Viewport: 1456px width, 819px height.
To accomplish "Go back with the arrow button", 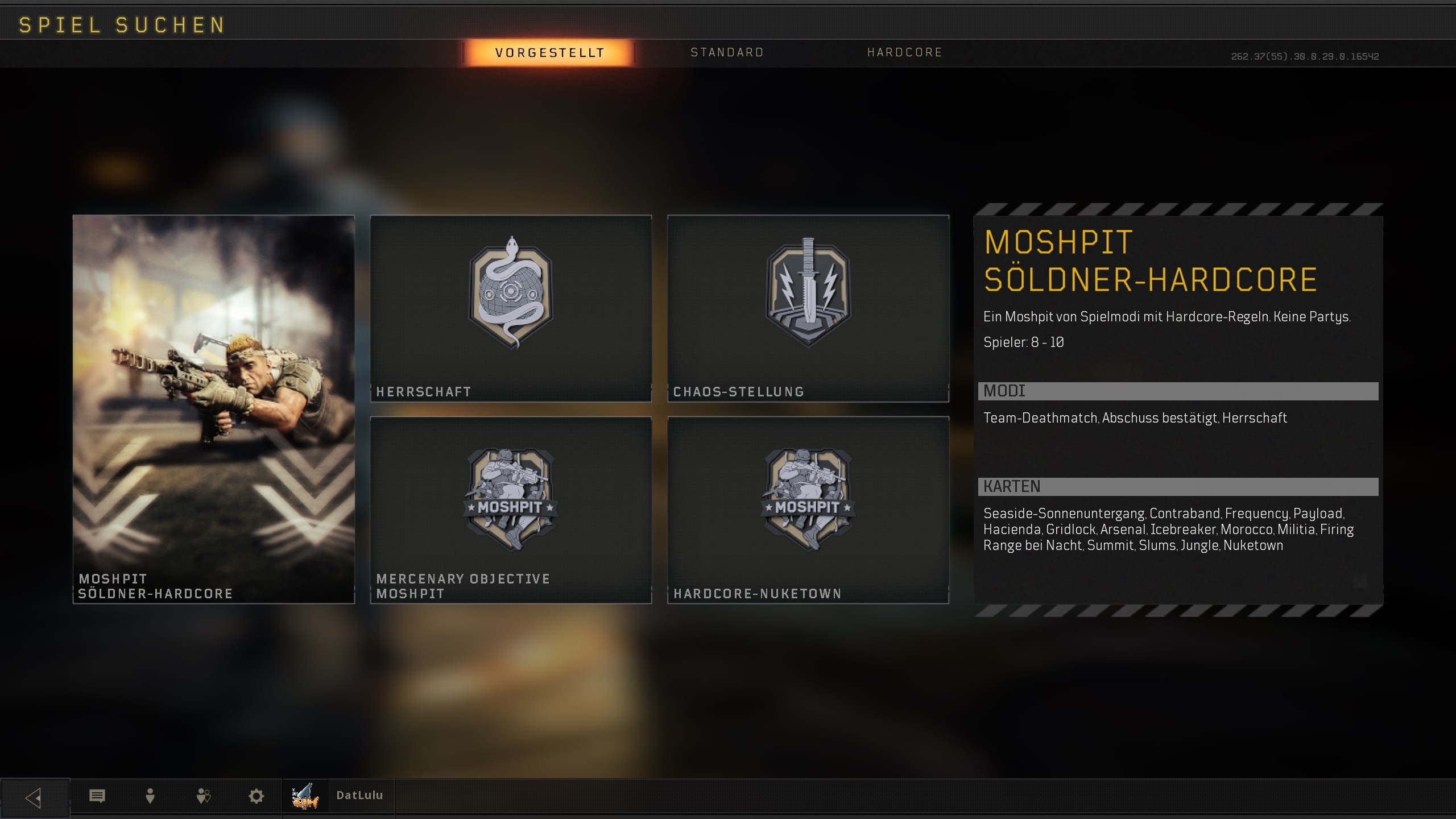I will (x=34, y=797).
